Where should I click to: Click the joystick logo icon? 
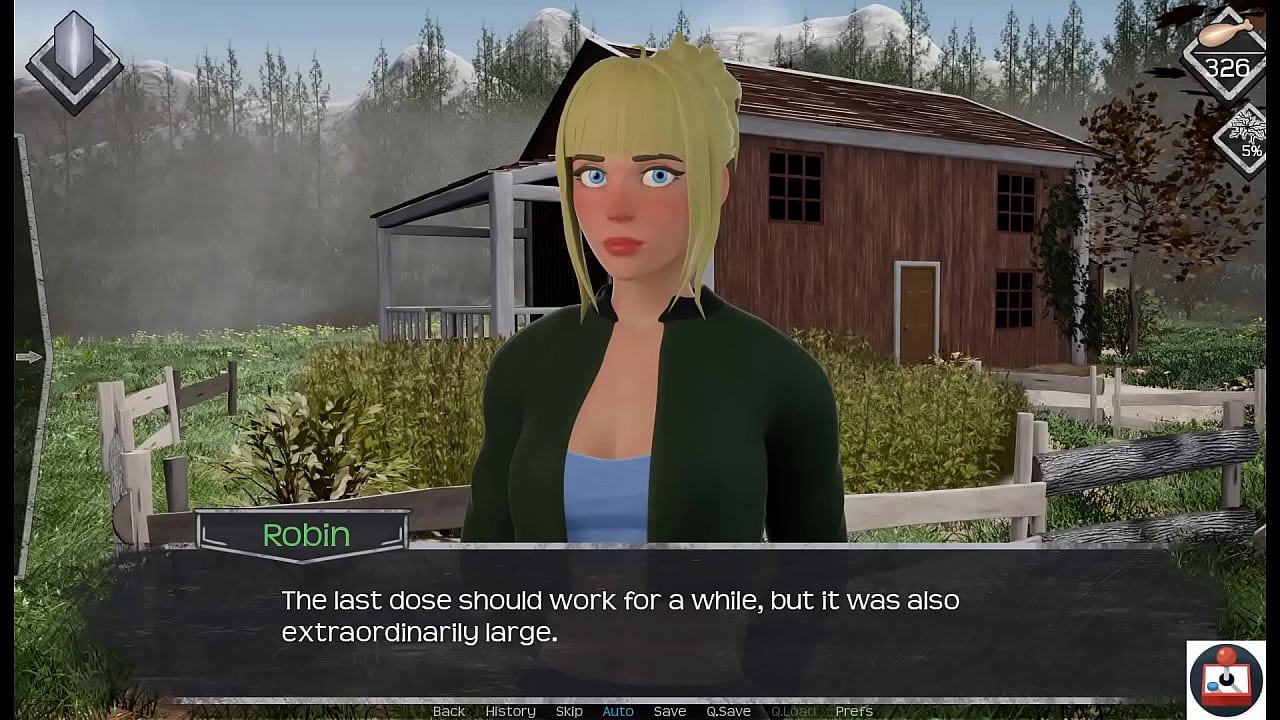[1226, 679]
